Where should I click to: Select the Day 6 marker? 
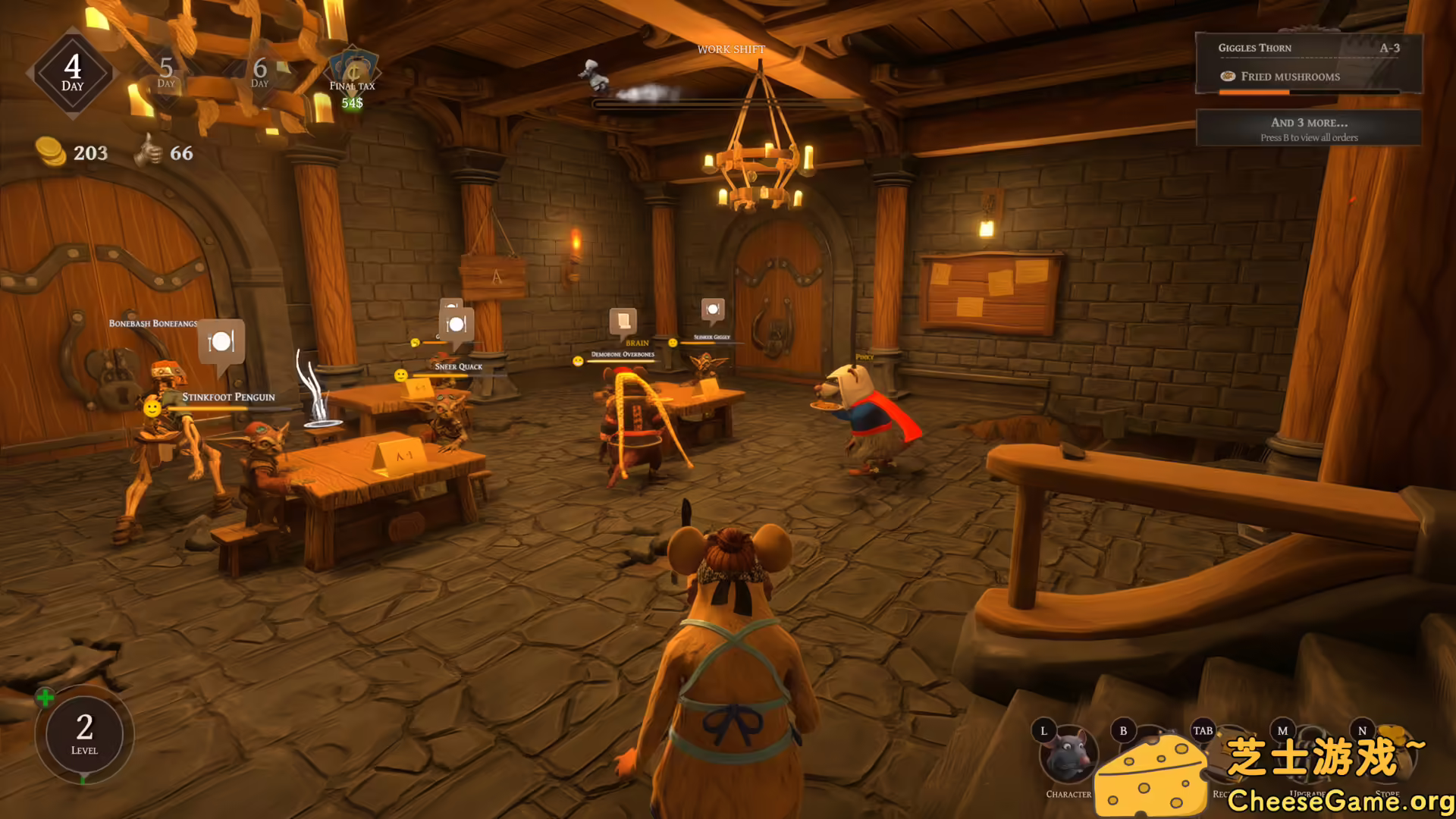260,73
